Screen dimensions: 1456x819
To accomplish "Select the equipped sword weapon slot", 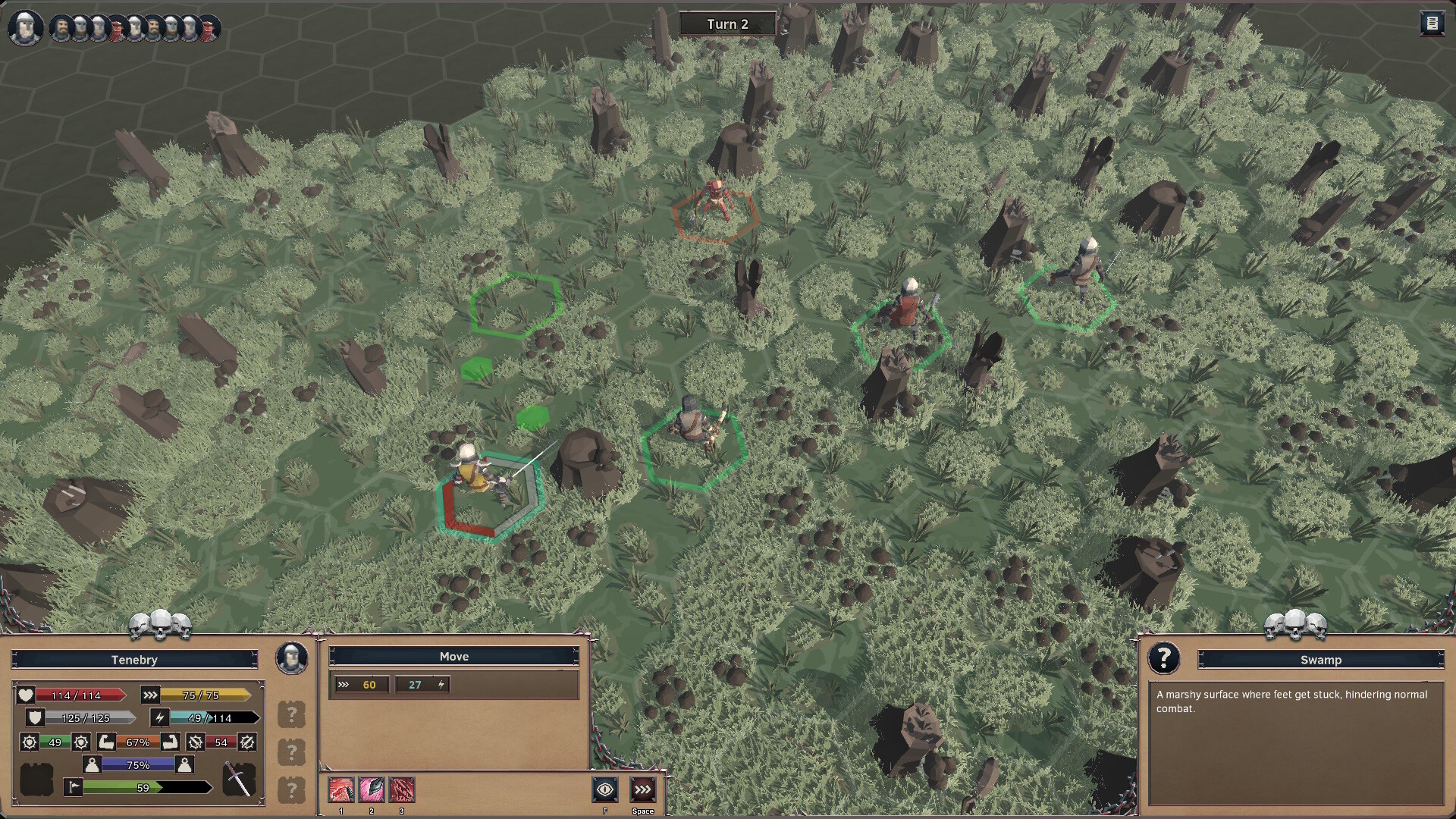I will tap(239, 779).
